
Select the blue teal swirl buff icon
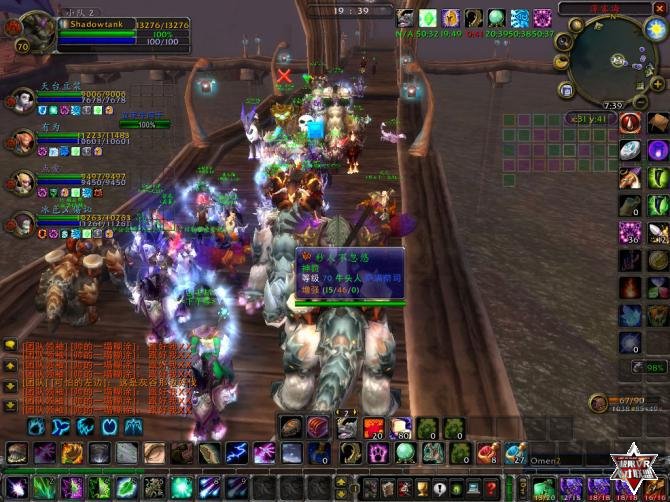(x=520, y=18)
